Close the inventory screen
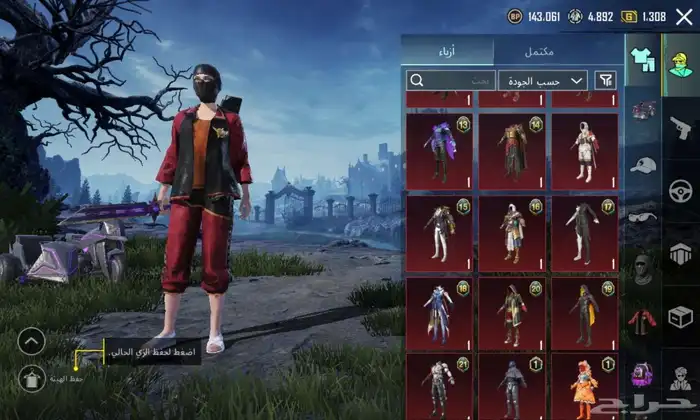Viewport: 700px width, 420px height. pos(684,16)
